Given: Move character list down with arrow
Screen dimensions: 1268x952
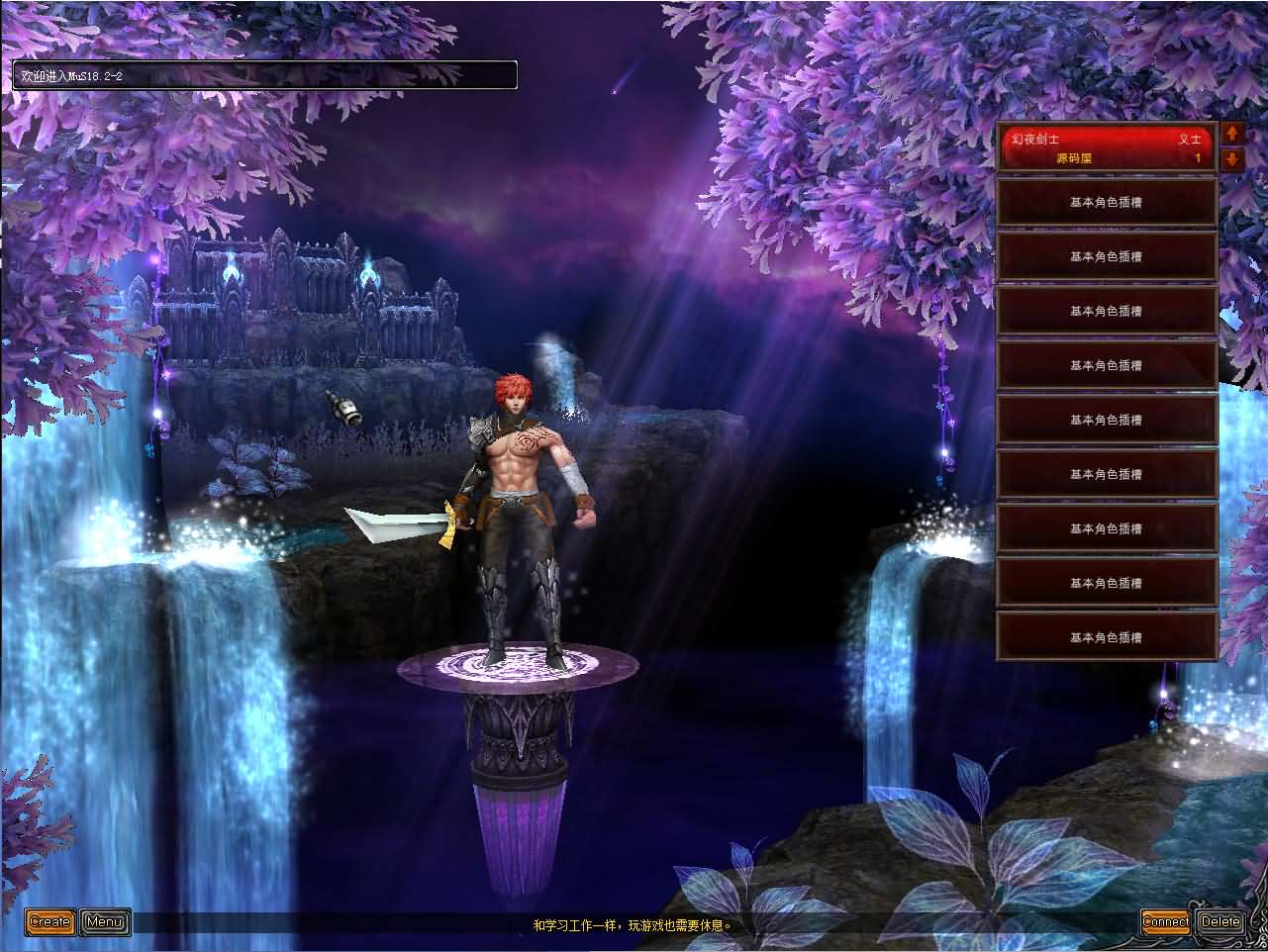Looking at the screenshot, I should tap(1232, 158).
